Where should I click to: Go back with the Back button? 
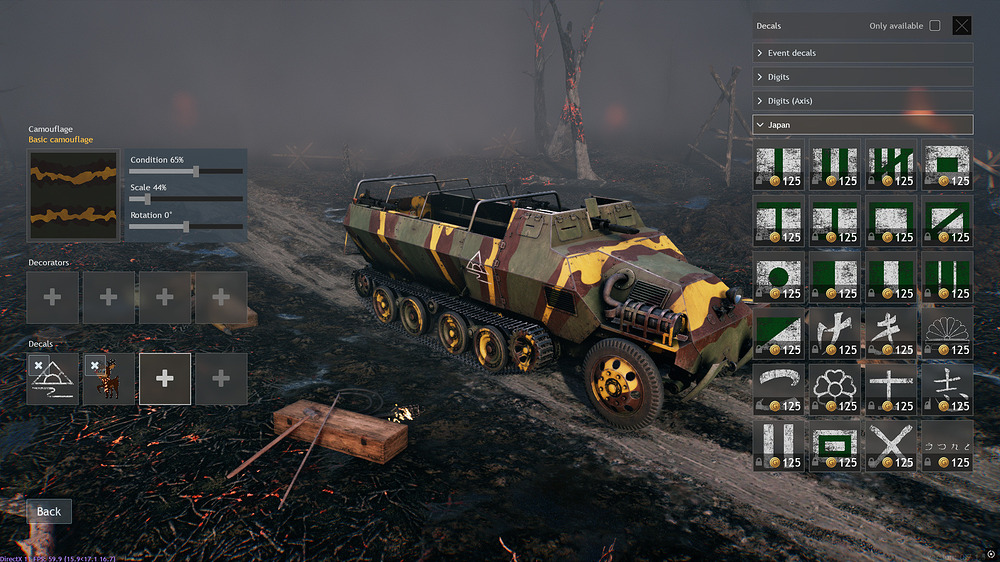(x=49, y=511)
